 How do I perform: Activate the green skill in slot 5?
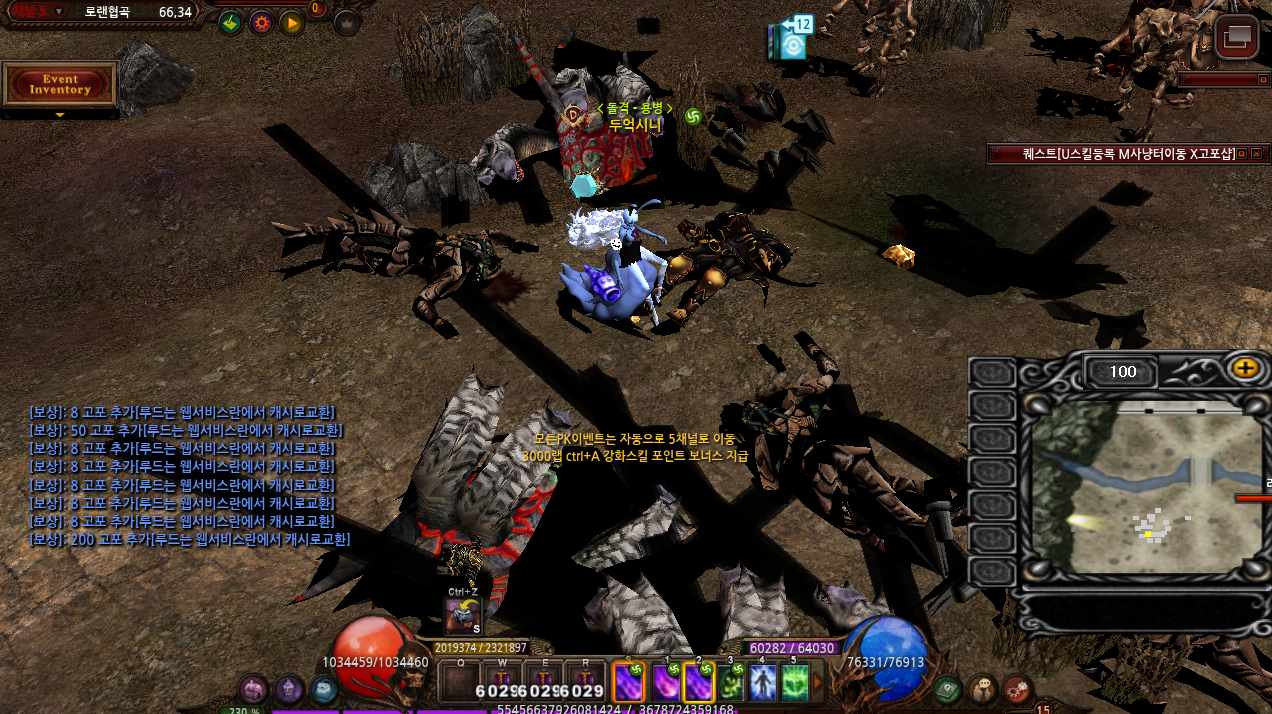point(795,683)
